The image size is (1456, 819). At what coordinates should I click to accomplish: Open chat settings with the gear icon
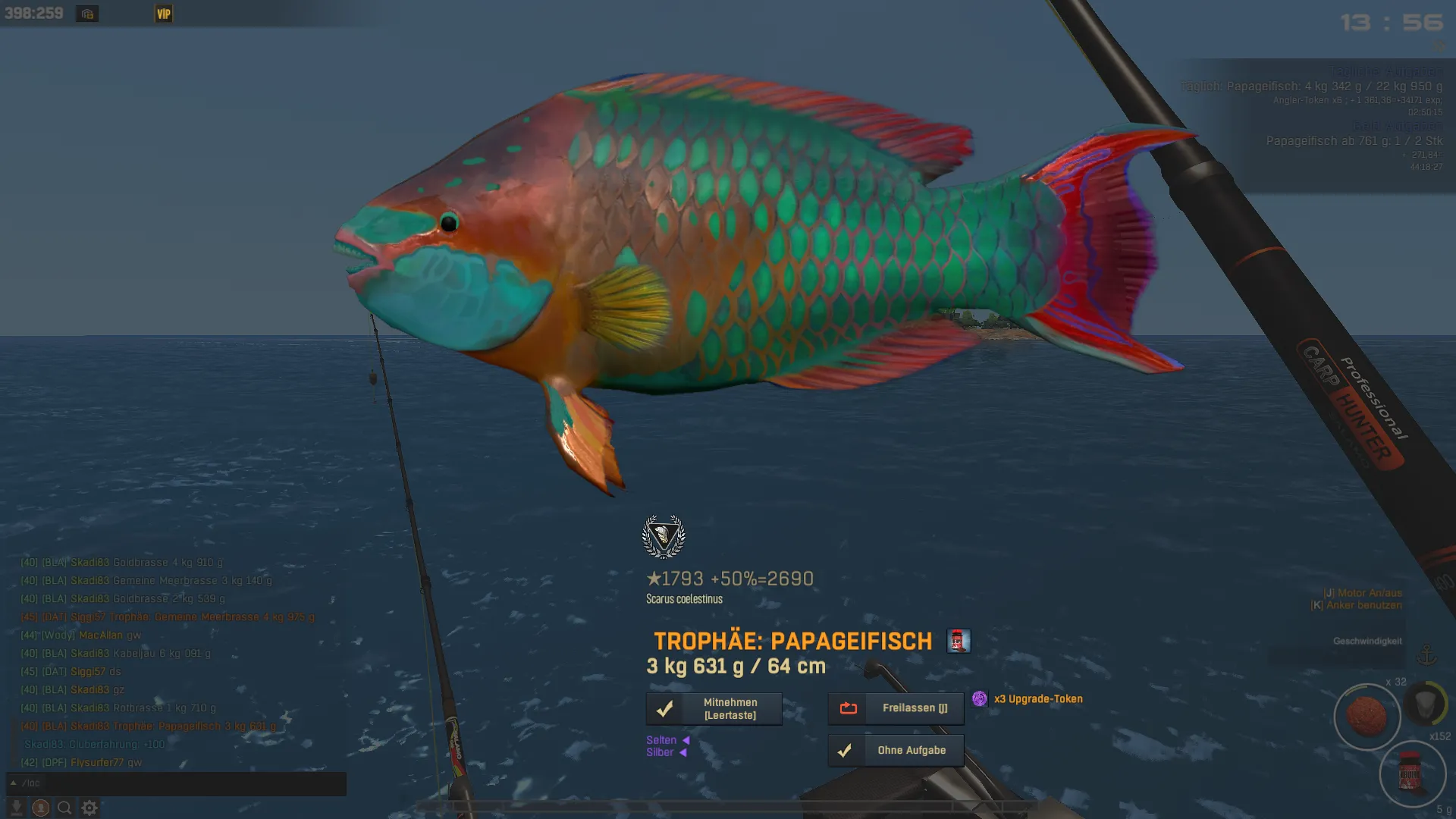click(x=89, y=808)
